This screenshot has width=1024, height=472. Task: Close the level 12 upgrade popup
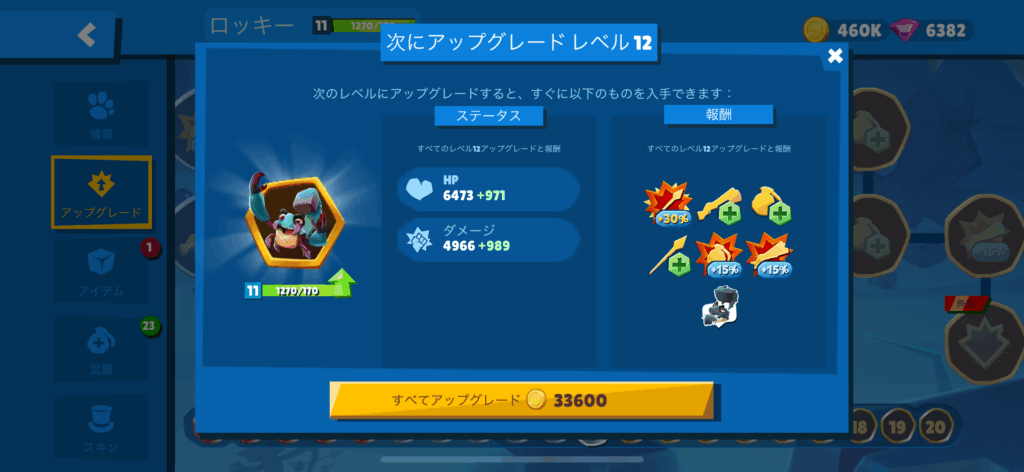[x=835, y=56]
